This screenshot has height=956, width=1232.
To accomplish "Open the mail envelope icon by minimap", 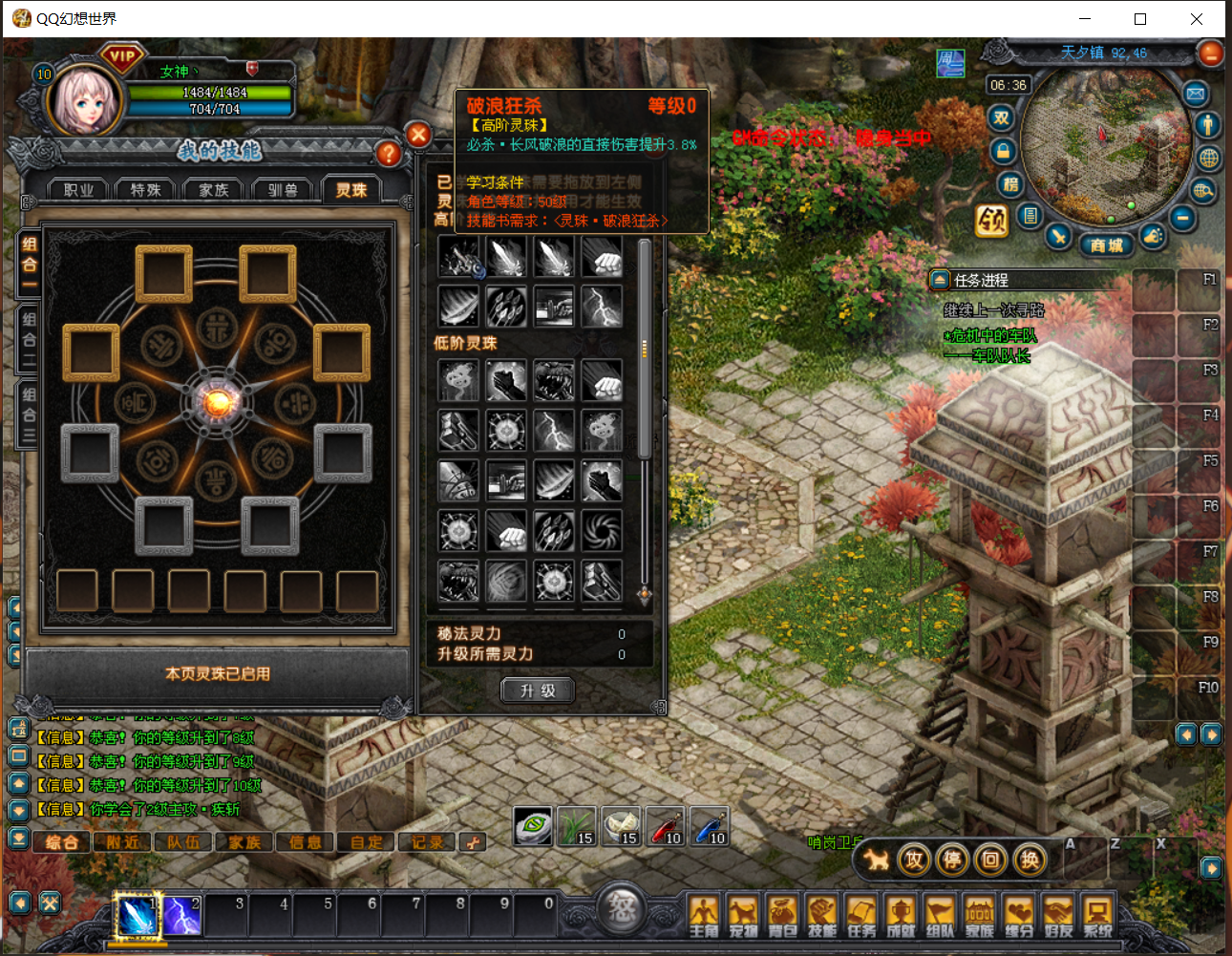I will [x=1196, y=94].
